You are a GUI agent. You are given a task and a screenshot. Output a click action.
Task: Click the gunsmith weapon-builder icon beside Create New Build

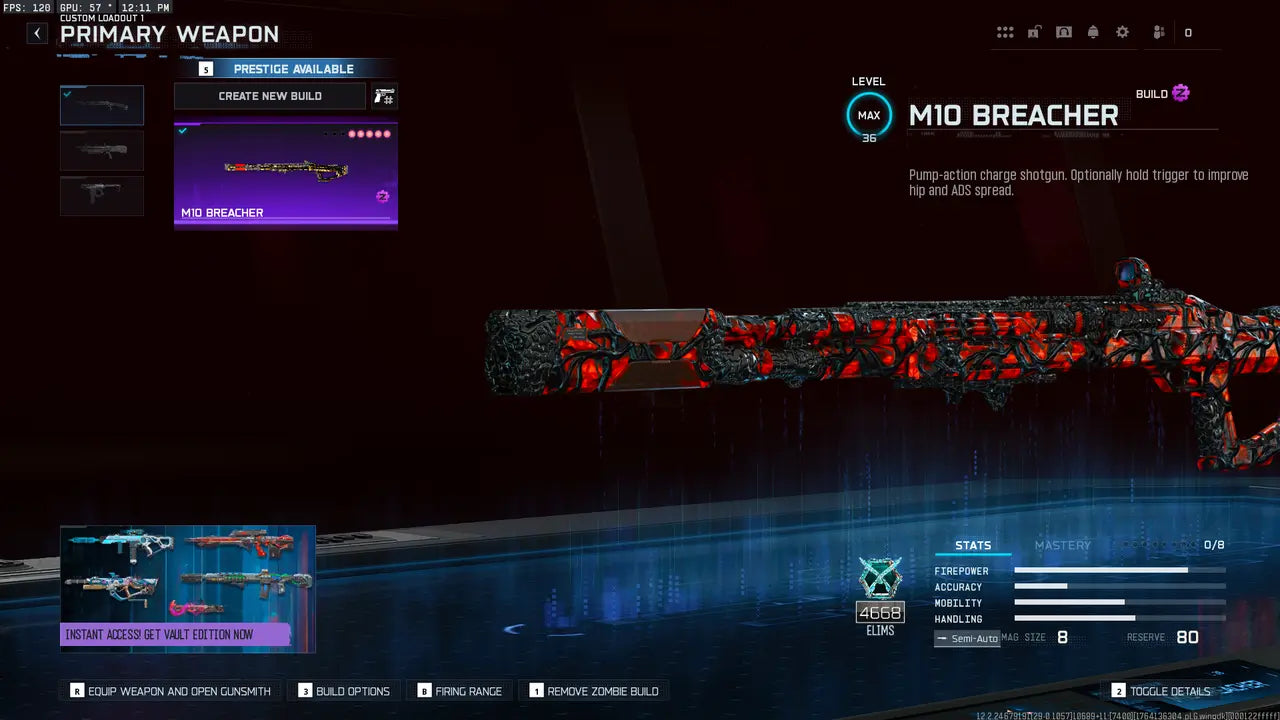tap(384, 95)
